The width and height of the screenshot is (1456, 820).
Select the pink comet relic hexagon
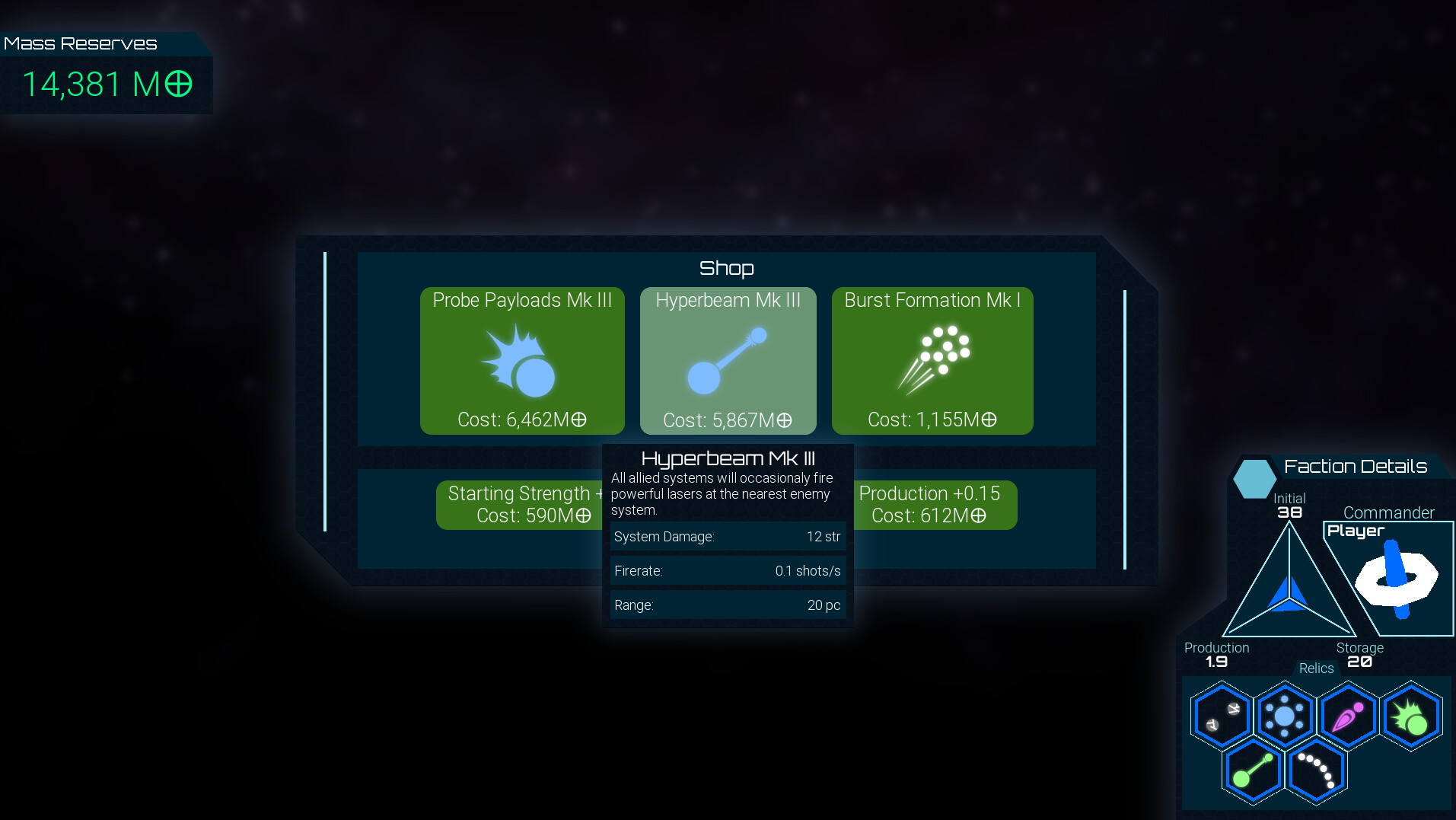point(1347,714)
